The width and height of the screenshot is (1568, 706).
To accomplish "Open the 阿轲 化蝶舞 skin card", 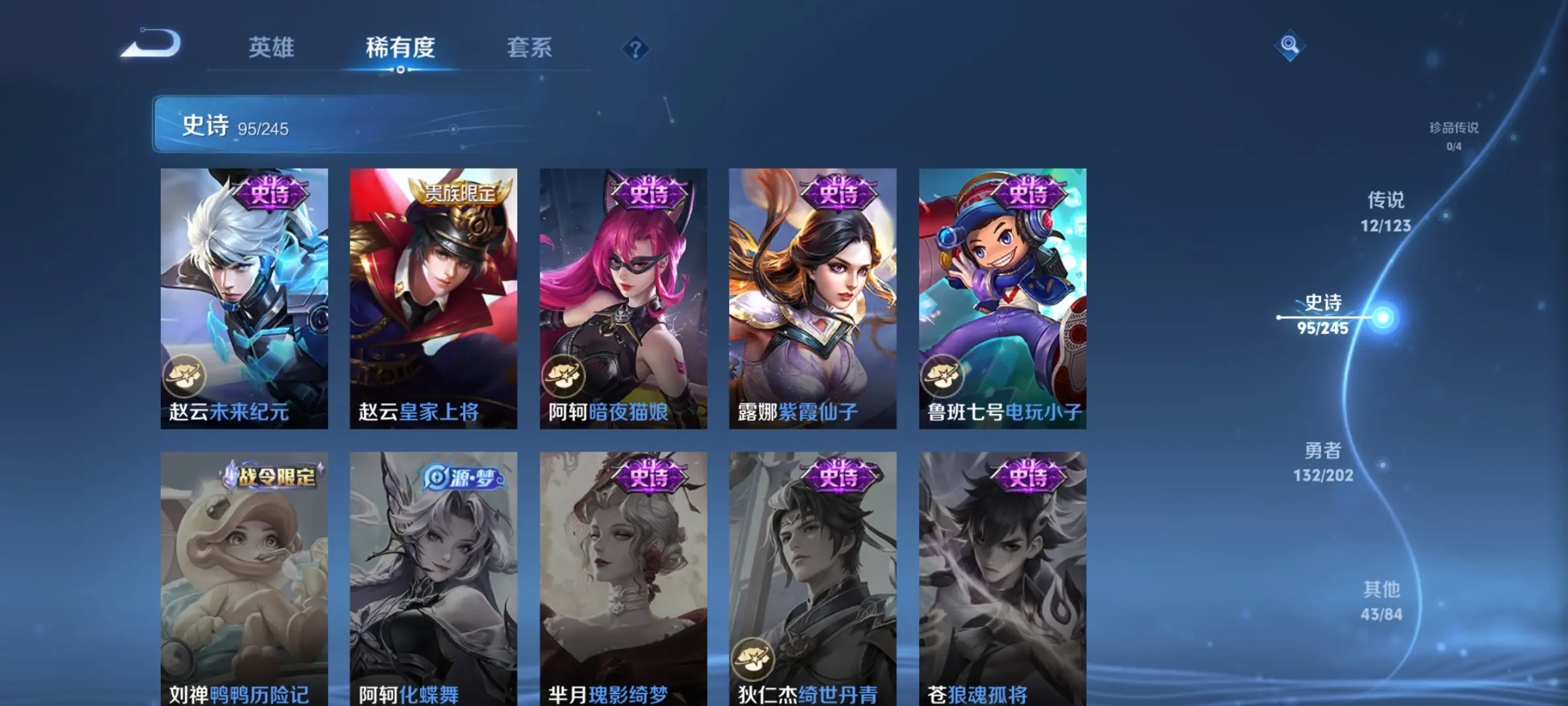I will pyautogui.click(x=433, y=579).
